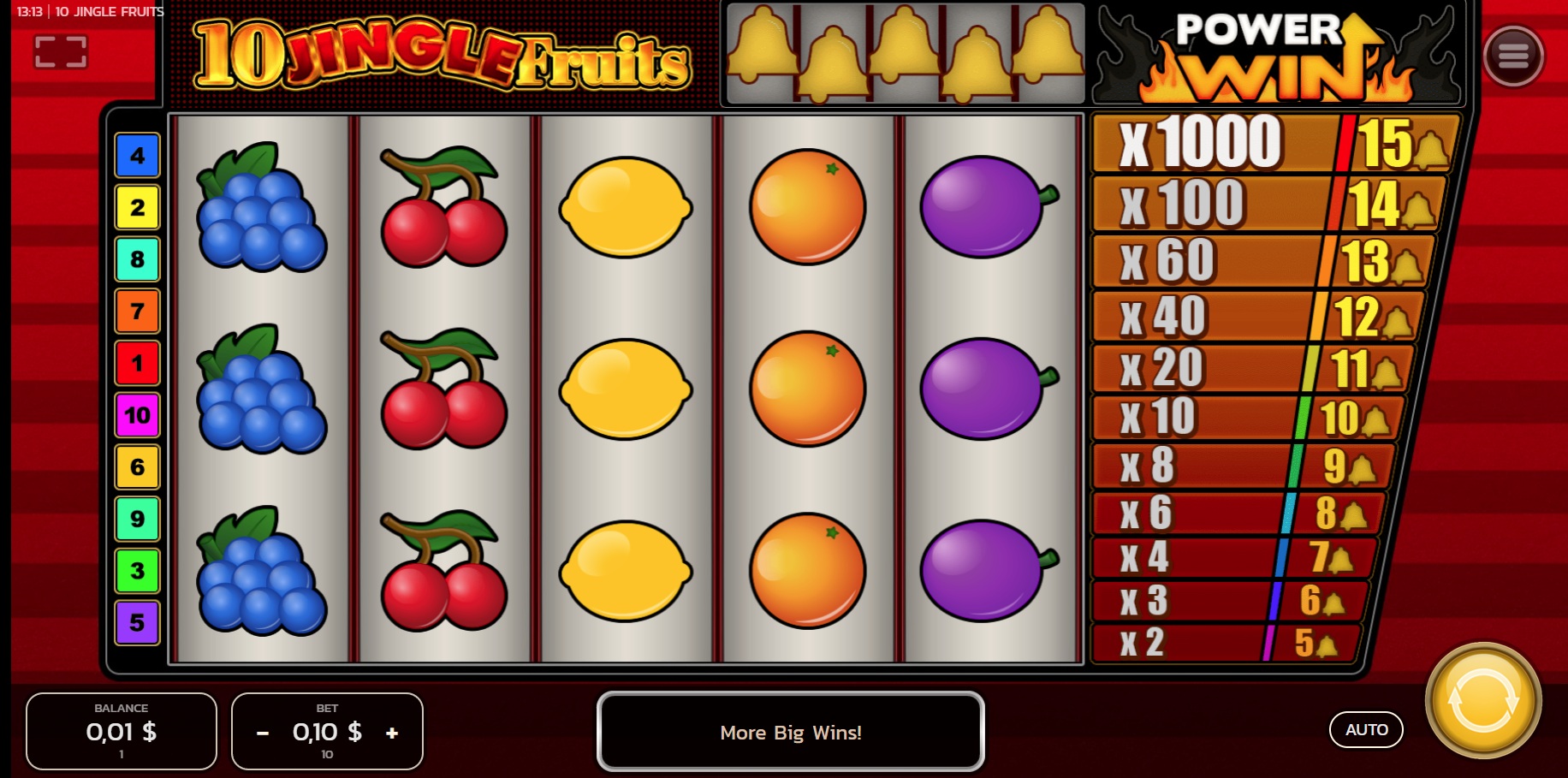1568x778 pixels.
Task: Click the 10 Jingle Fruits title in the top bar
Action: click(110, 11)
